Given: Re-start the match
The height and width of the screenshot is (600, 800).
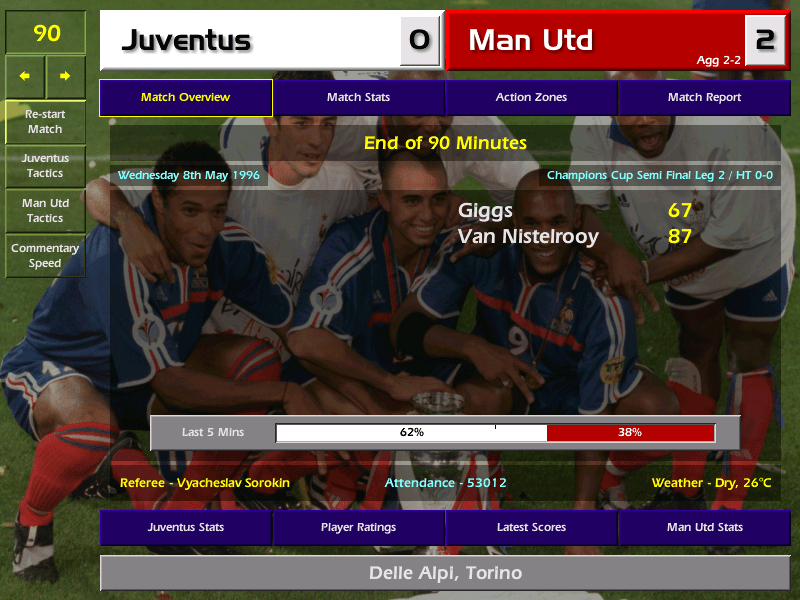Looking at the screenshot, I should (45, 122).
